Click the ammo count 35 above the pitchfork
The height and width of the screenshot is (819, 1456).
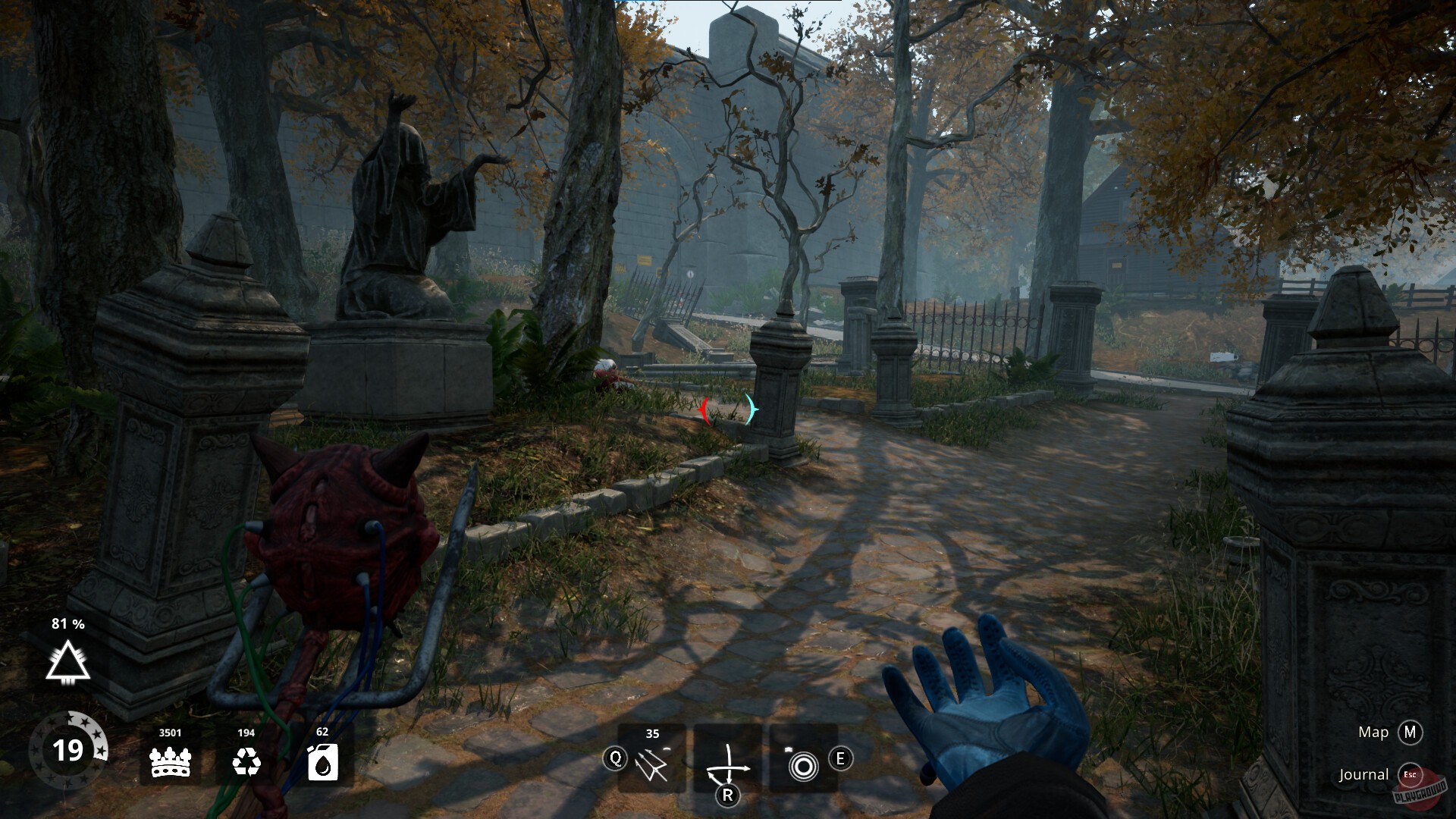[x=652, y=733]
